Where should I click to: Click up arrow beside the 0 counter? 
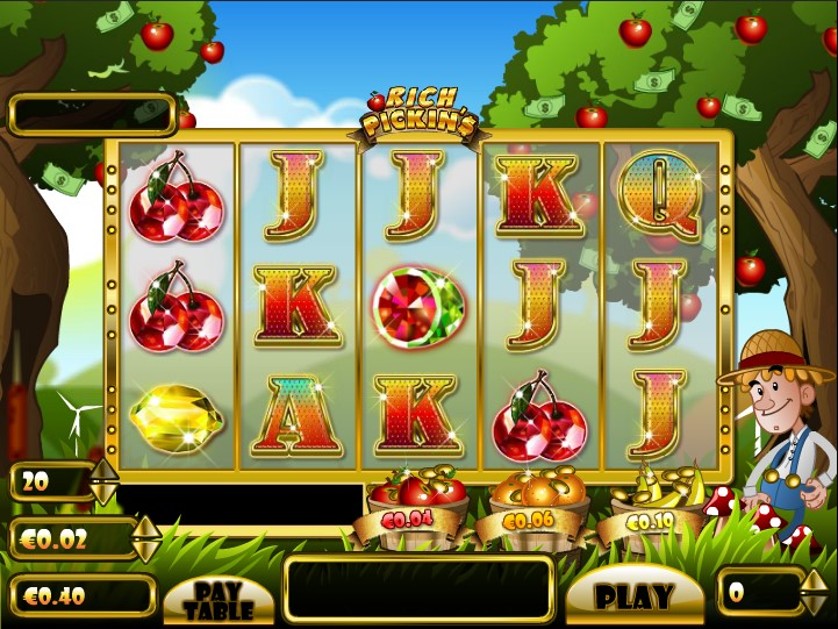click(812, 580)
